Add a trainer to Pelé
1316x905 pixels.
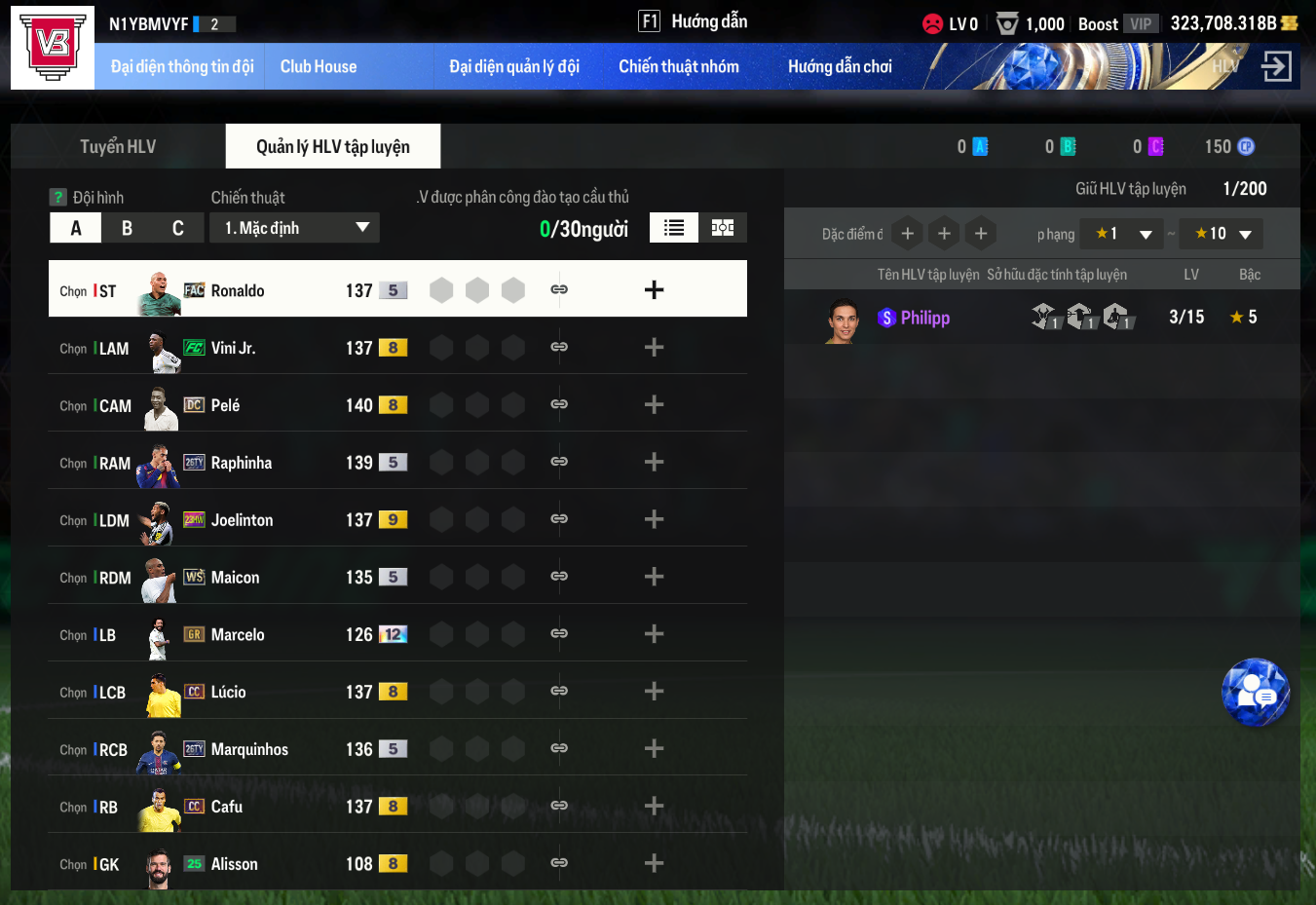(x=654, y=404)
